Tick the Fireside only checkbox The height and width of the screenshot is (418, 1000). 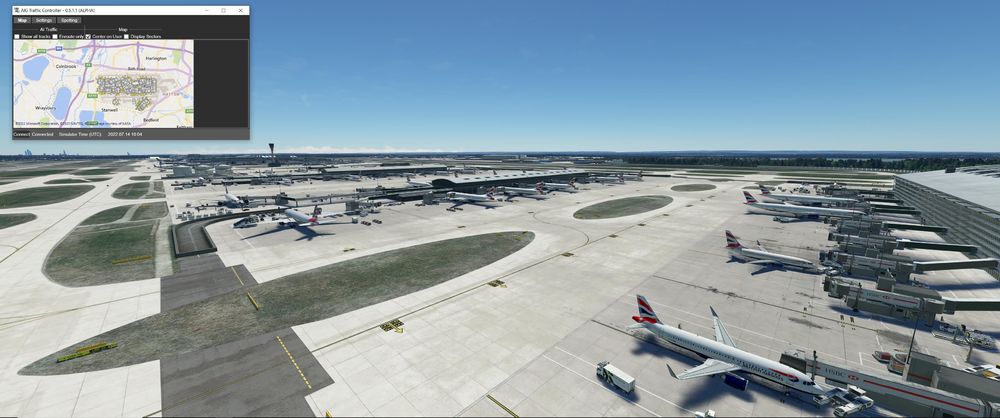tap(55, 36)
